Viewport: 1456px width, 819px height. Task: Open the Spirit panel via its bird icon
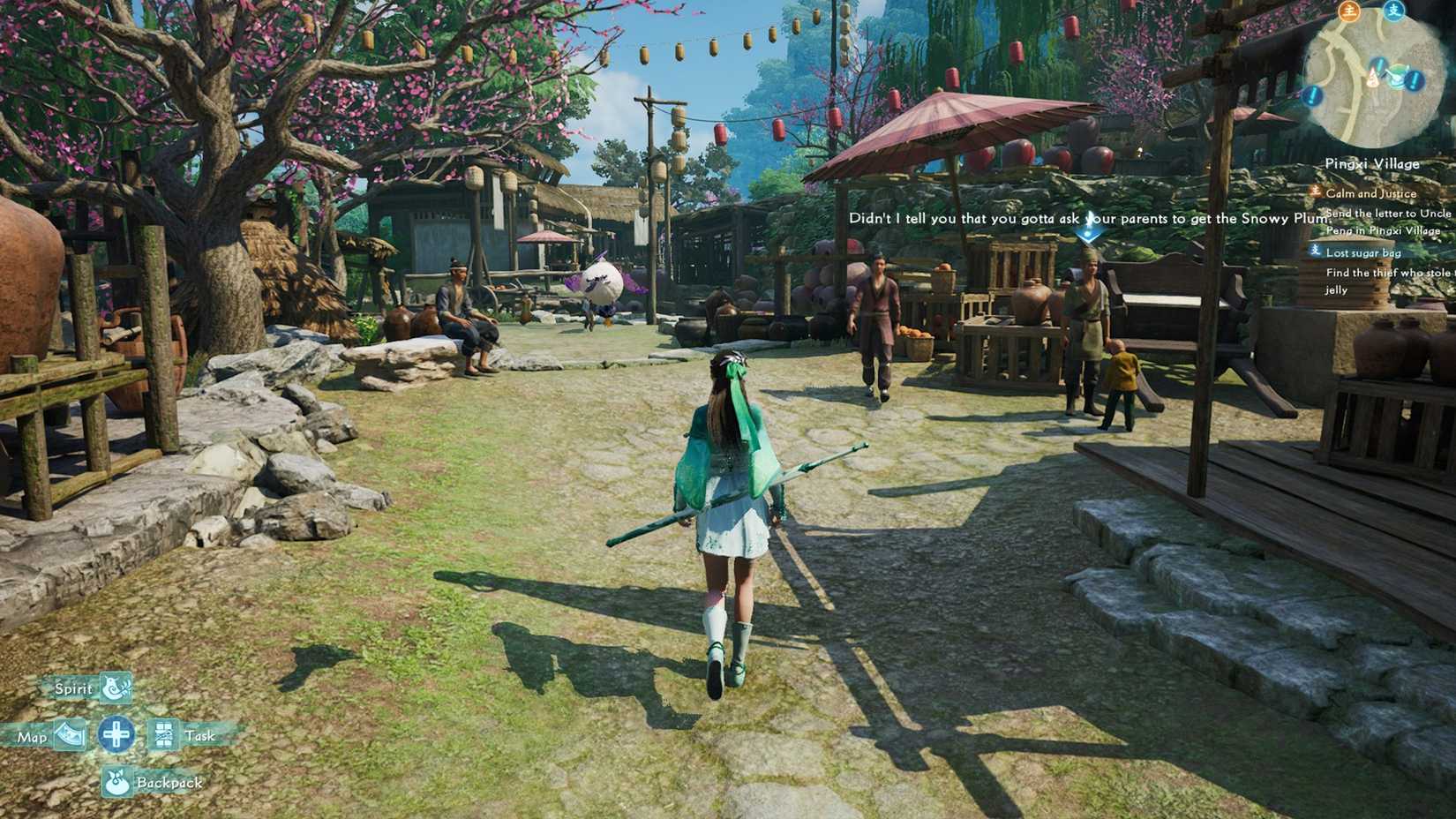click(x=115, y=689)
